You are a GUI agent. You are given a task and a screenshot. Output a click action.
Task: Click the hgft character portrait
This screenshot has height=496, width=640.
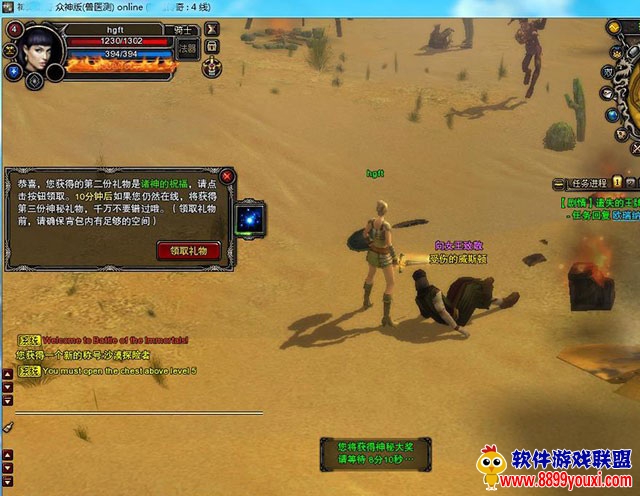(38, 51)
